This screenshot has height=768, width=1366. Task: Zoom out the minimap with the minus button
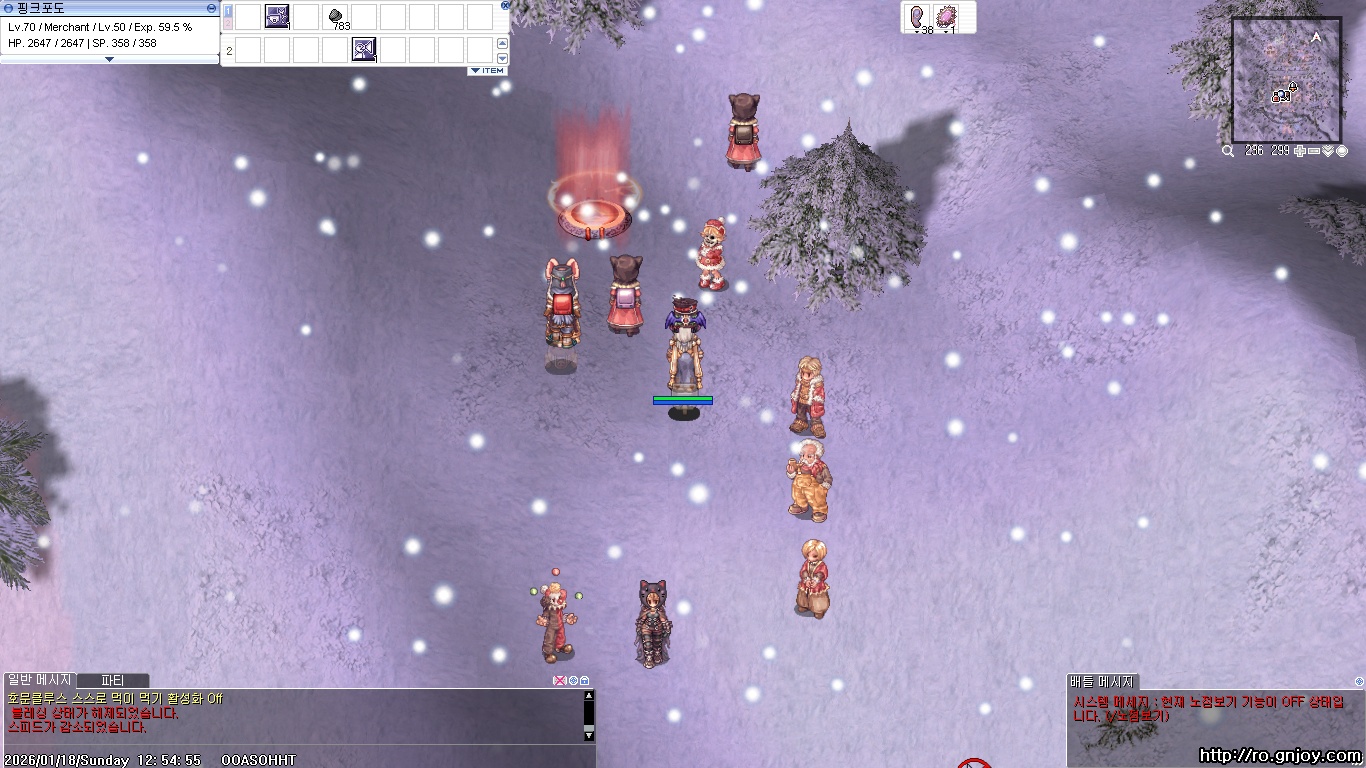click(x=1314, y=151)
